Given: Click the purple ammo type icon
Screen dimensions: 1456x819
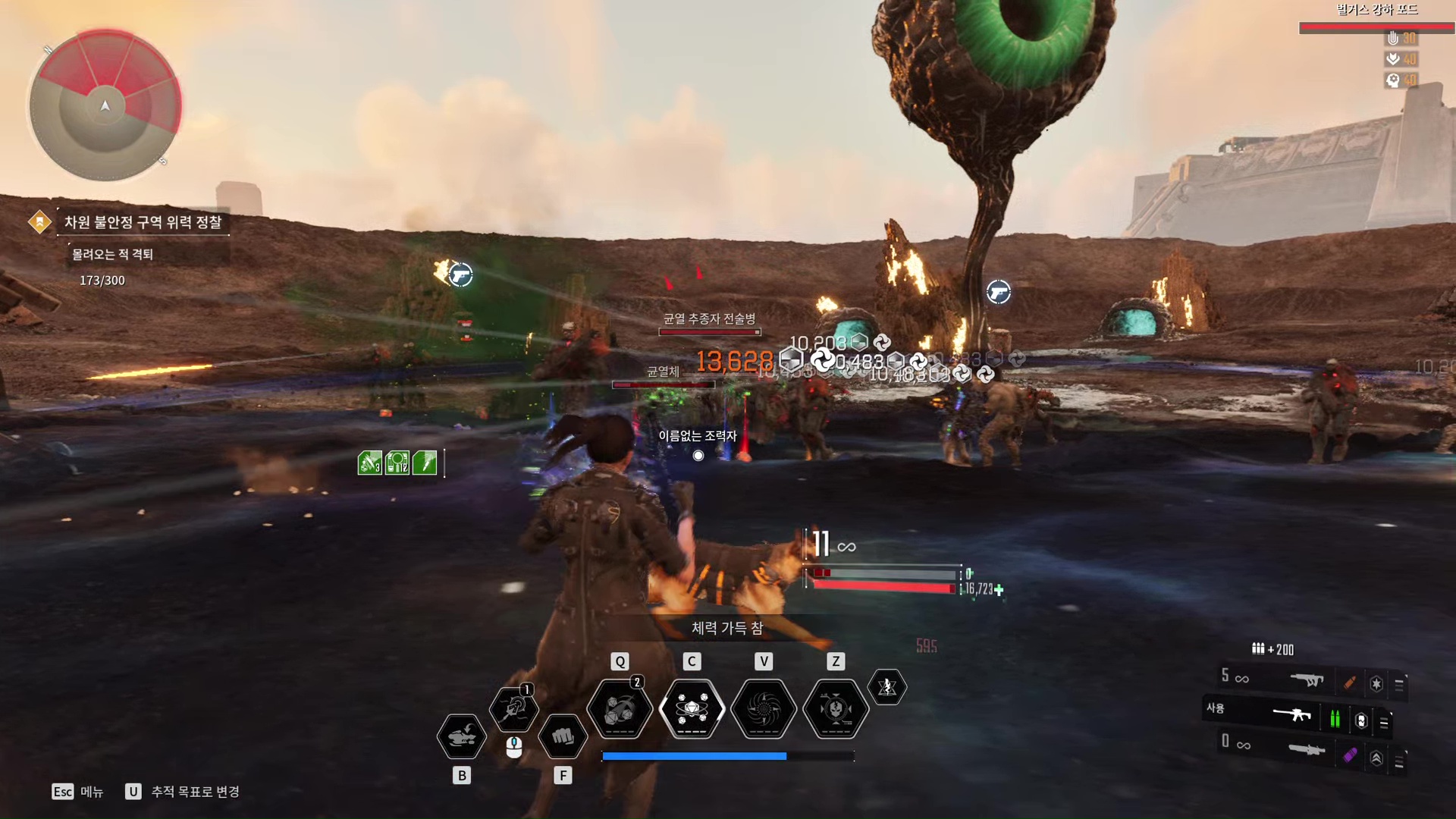Looking at the screenshot, I should (1350, 755).
